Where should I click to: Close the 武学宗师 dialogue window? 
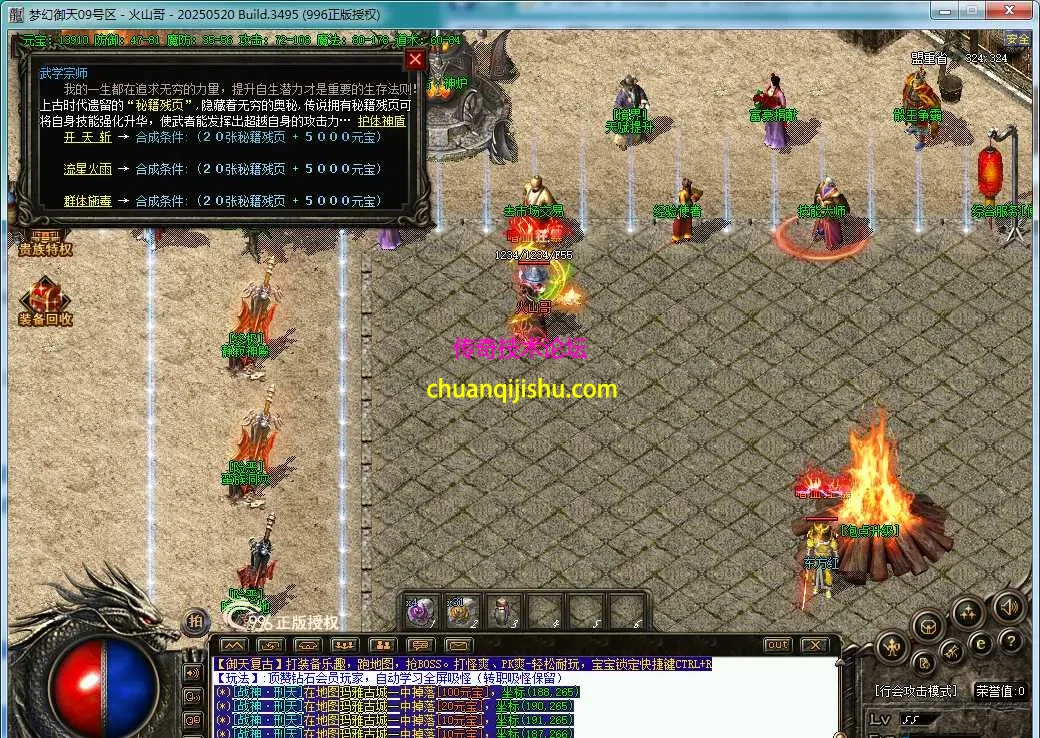point(415,60)
